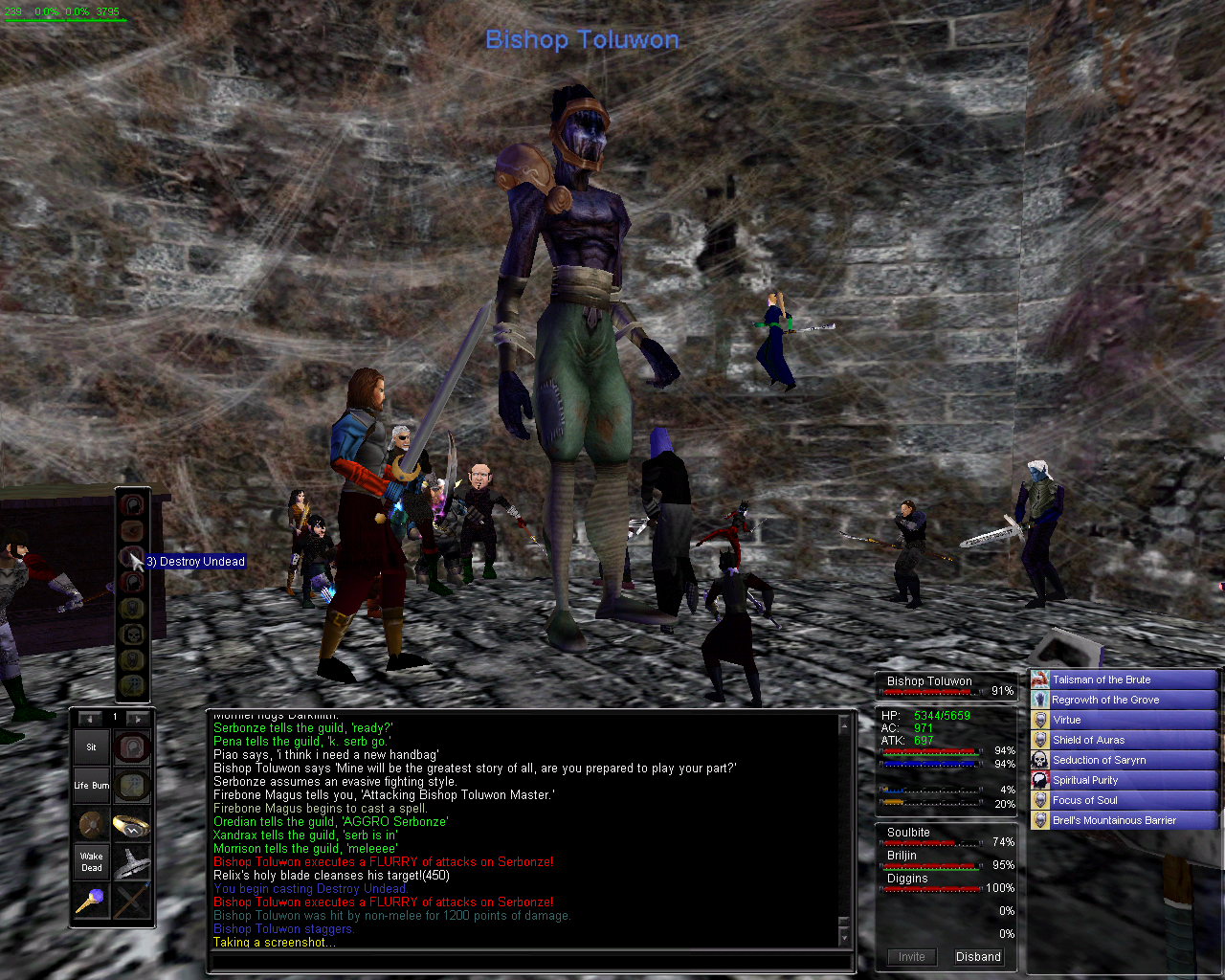Image resolution: width=1225 pixels, height=980 pixels.
Task: Cast the Destroy Undead spell gem
Action: click(x=132, y=556)
